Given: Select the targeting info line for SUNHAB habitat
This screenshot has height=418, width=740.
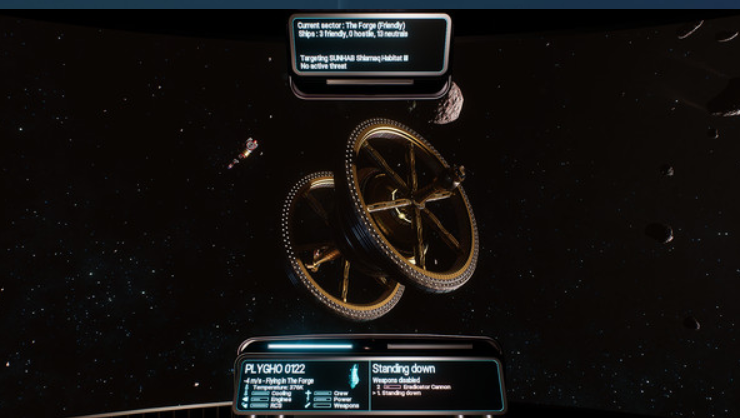Looking at the screenshot, I should pyautogui.click(x=355, y=58).
